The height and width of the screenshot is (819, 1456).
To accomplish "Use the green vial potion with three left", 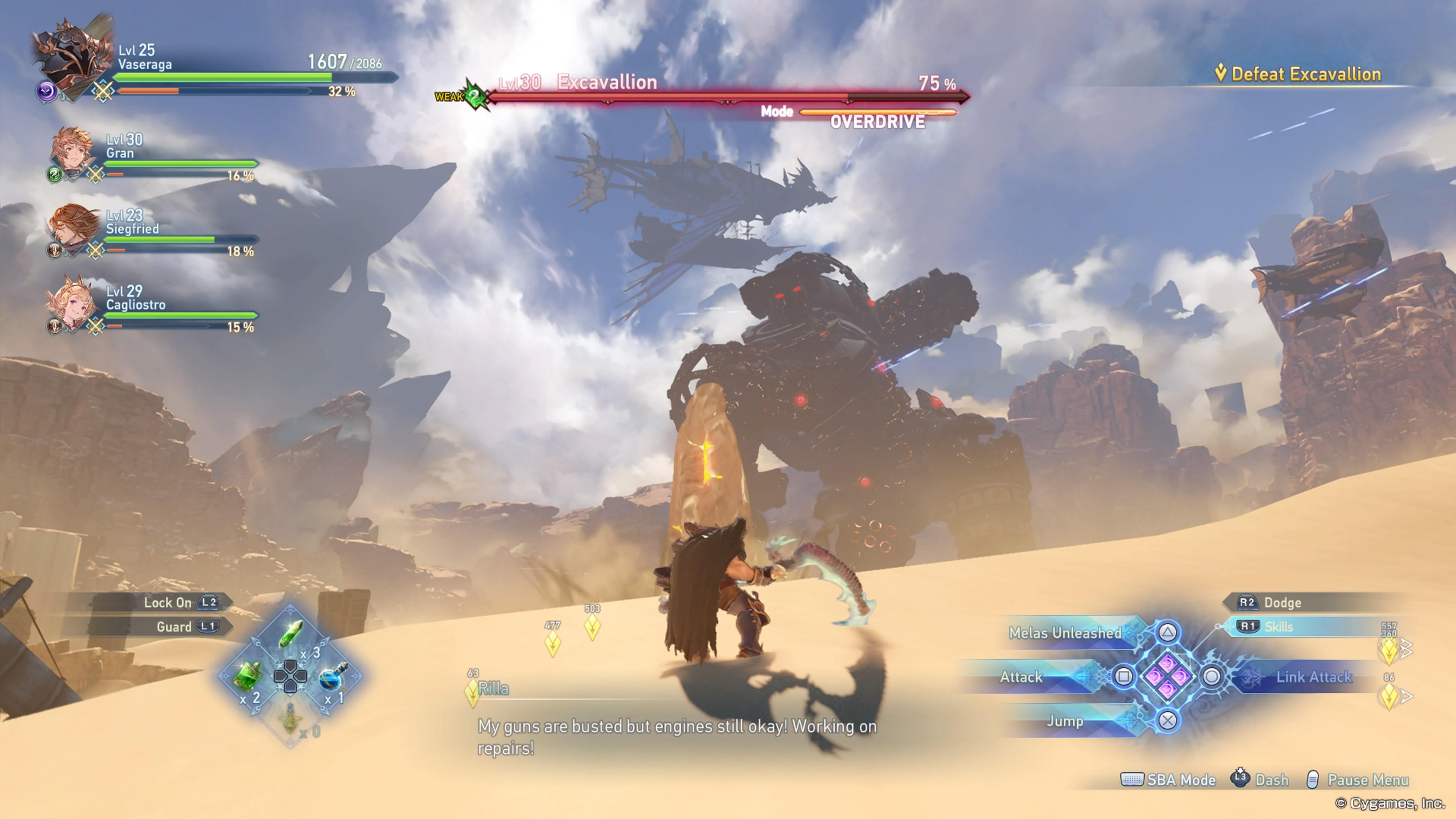I will pos(290,635).
